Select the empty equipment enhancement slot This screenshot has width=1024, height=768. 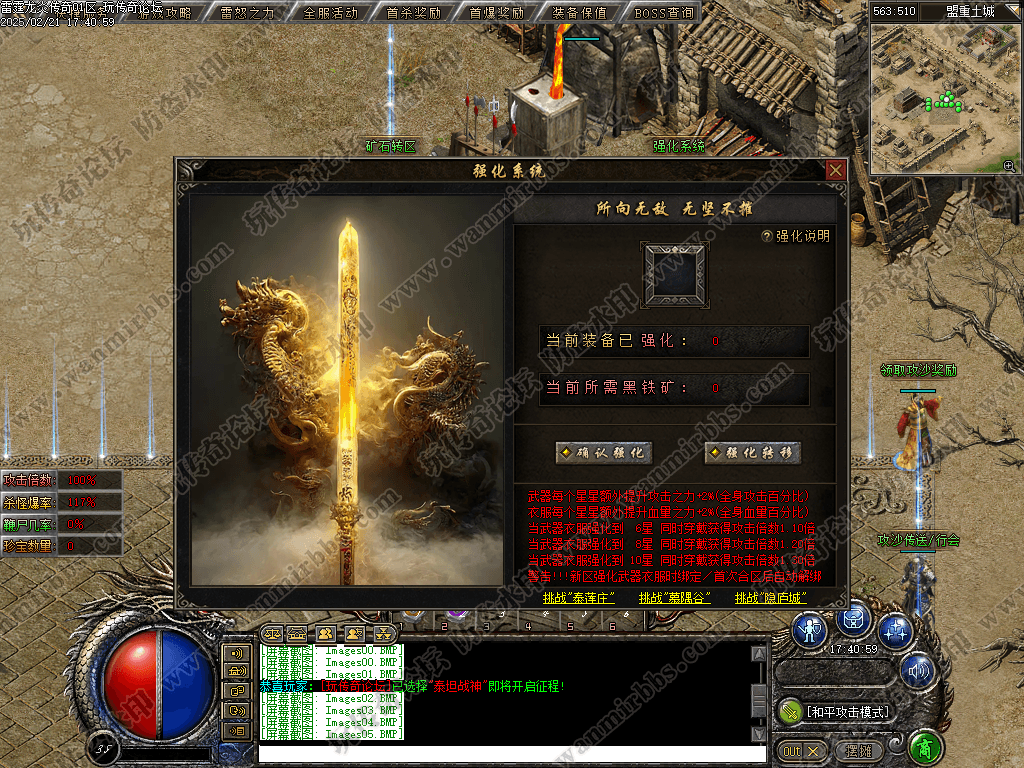[x=674, y=274]
